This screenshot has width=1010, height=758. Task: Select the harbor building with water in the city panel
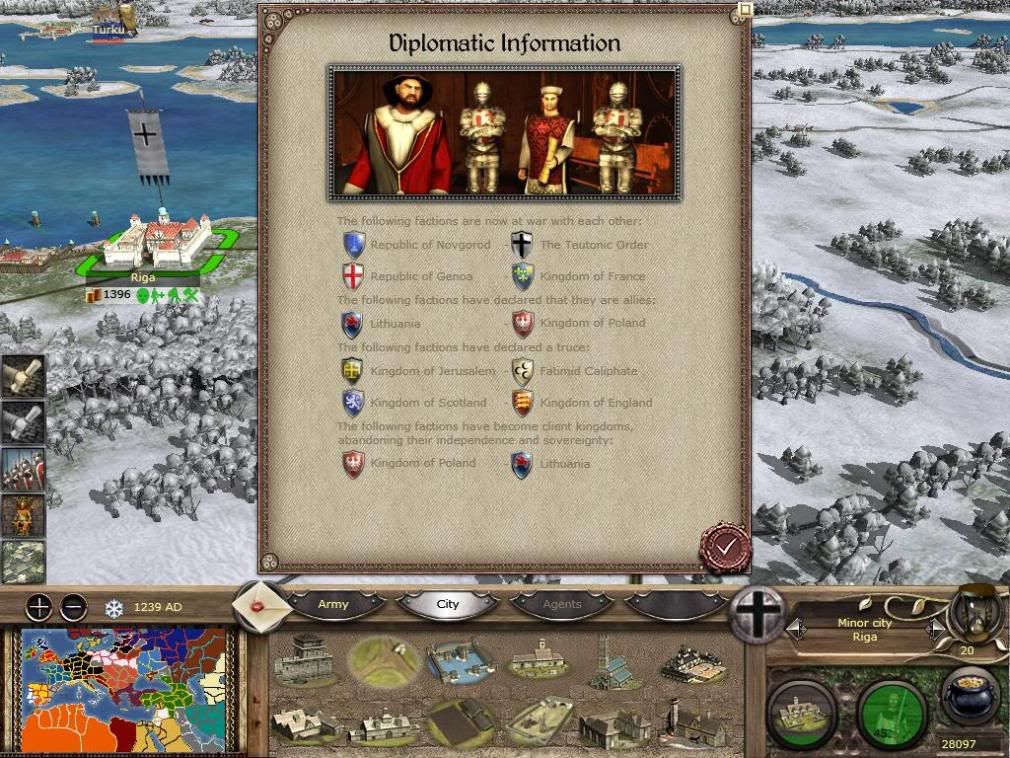tap(461, 661)
